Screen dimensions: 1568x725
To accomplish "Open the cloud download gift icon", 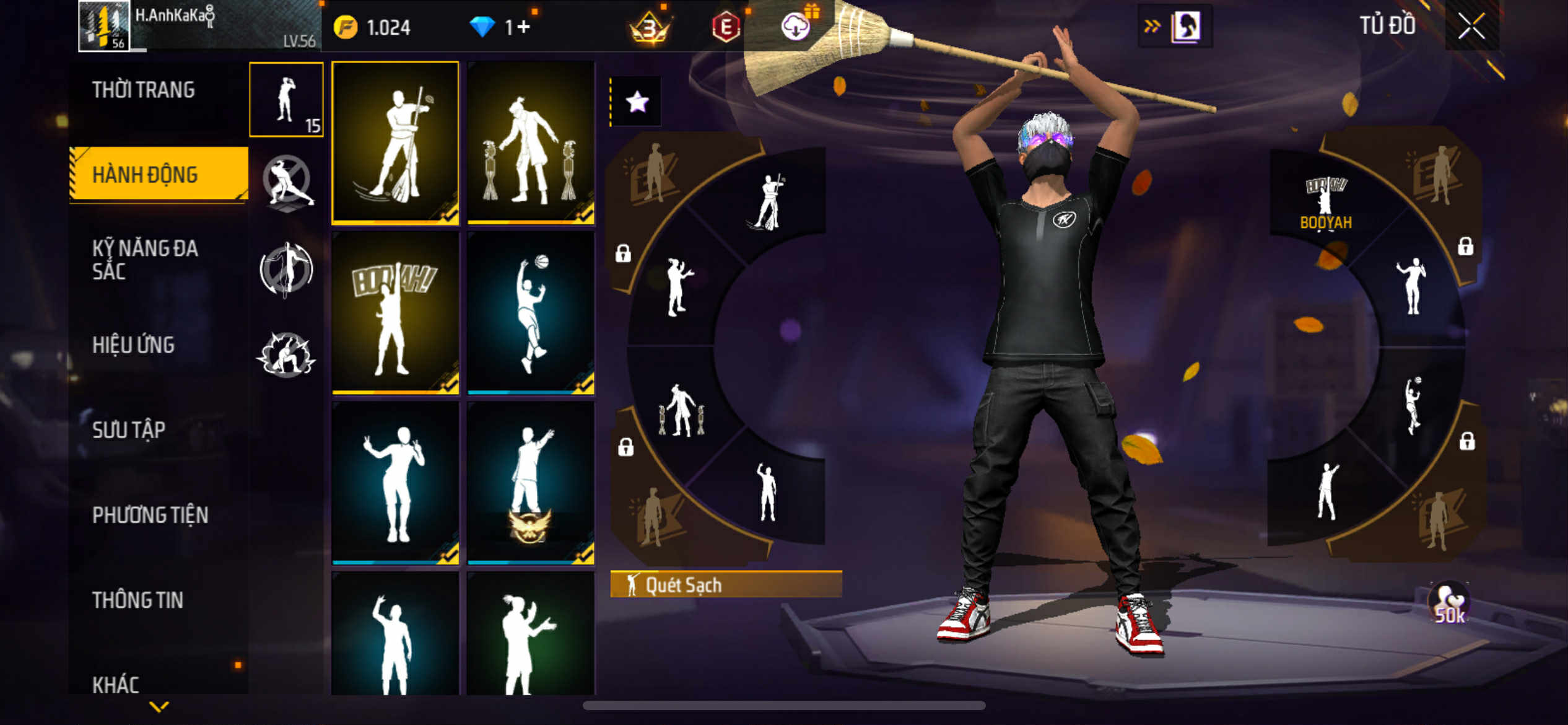I will 796,27.
